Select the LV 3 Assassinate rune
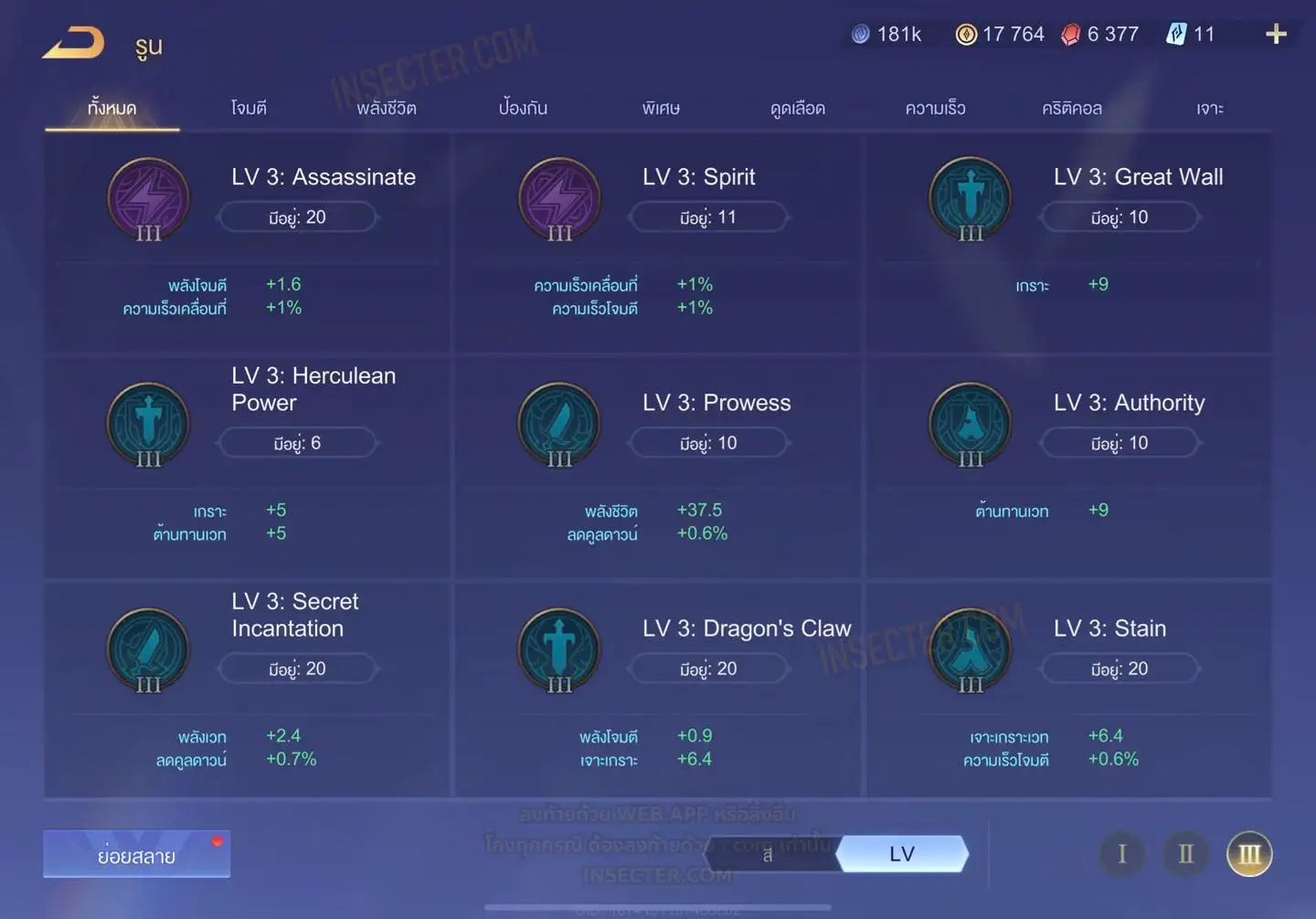This screenshot has height=919, width=1316. pos(247,242)
